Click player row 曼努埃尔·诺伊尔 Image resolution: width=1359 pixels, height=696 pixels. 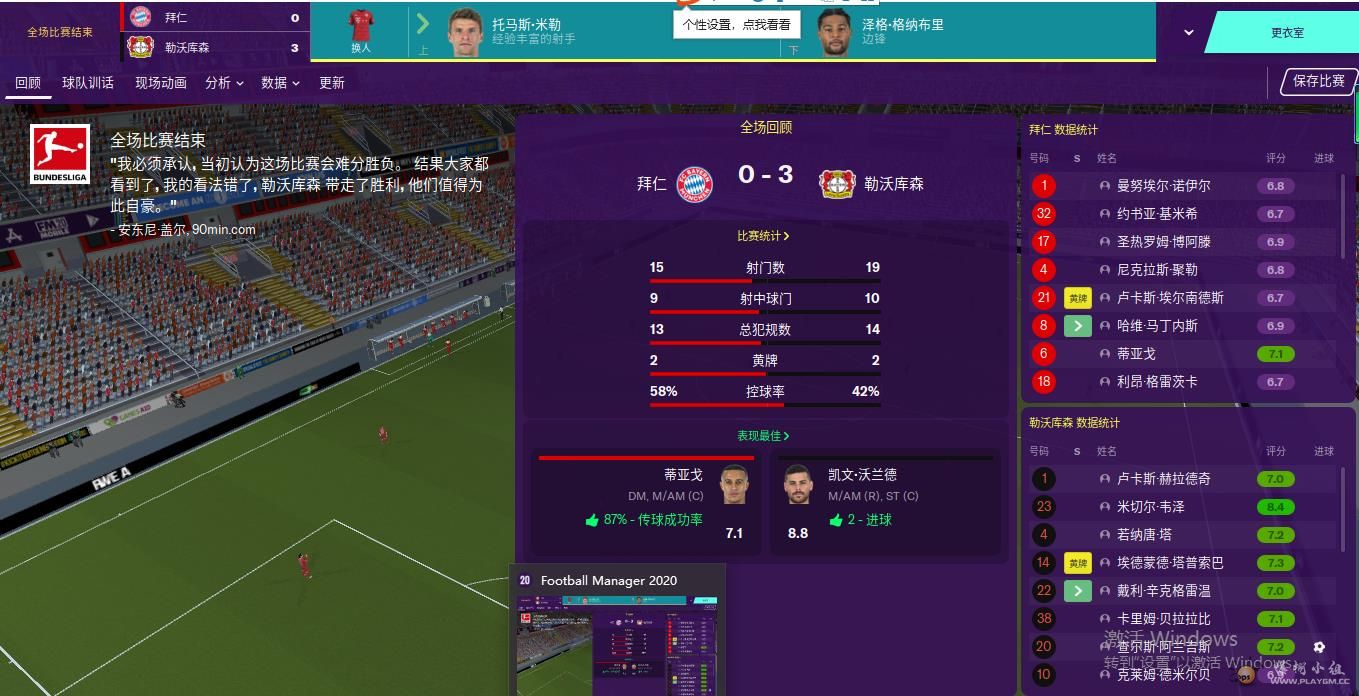point(1163,186)
